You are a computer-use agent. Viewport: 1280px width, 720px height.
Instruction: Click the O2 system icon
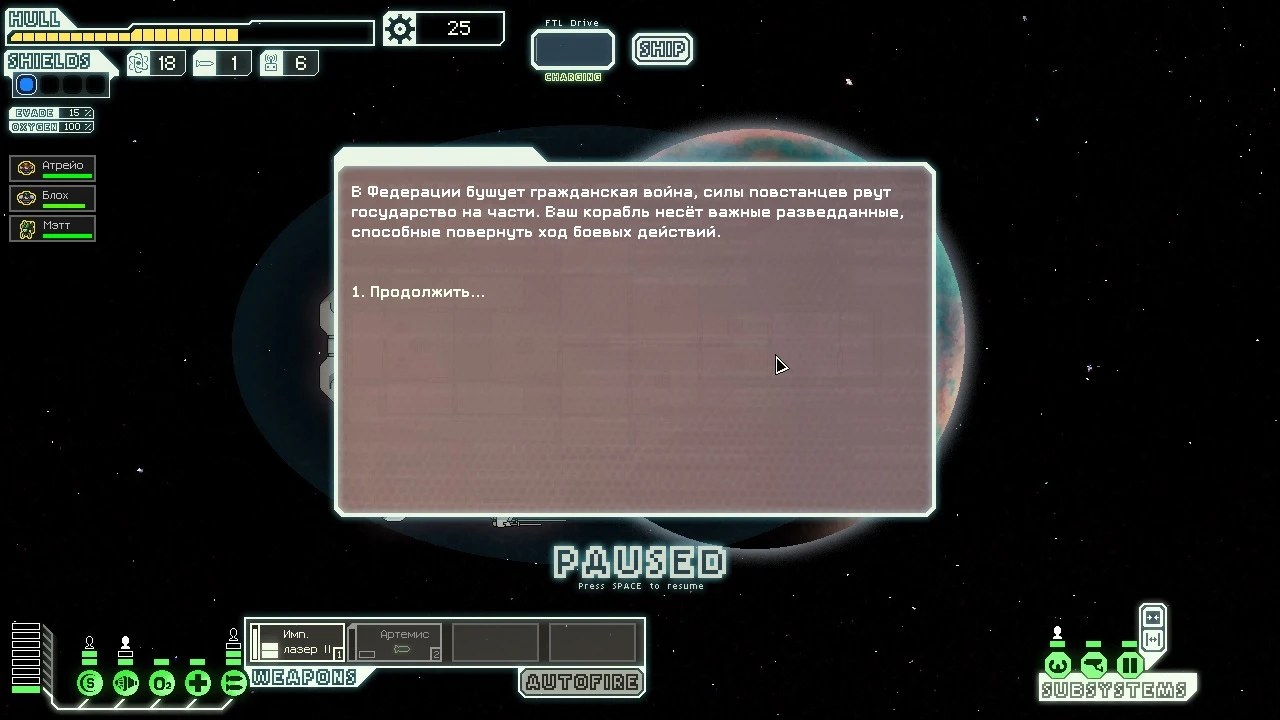coord(161,683)
